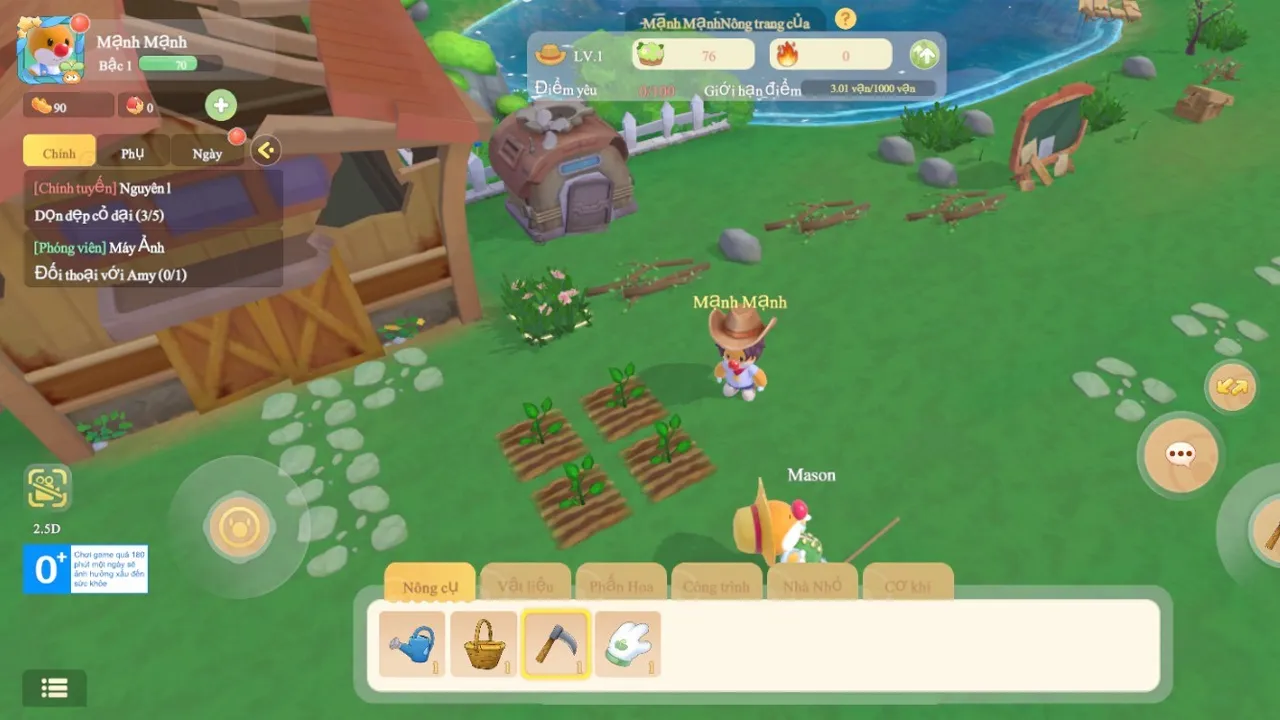Switch to the Phụ quest tab
Image resolution: width=1280 pixels, height=720 pixels.
click(133, 153)
